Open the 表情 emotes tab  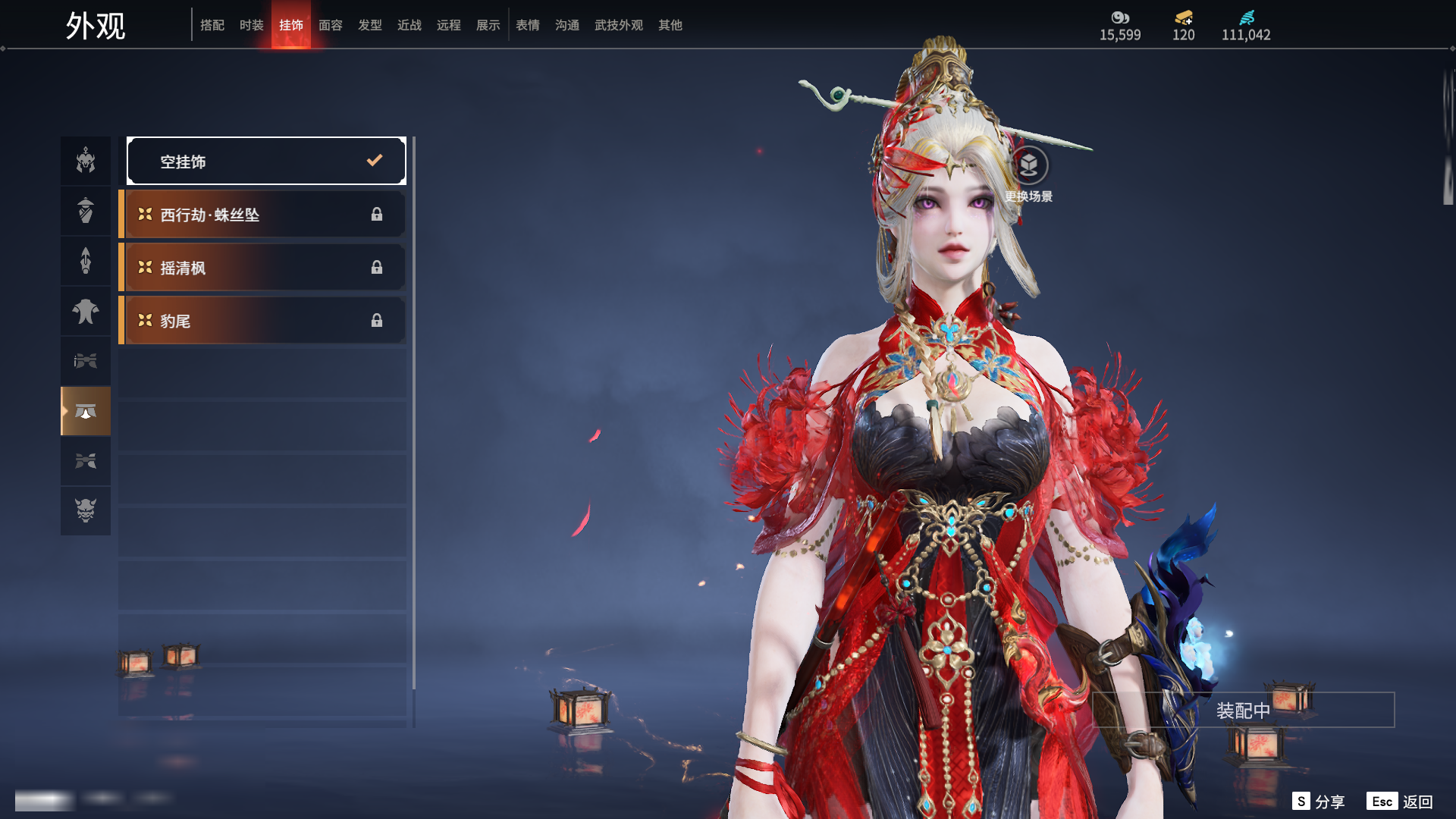[x=528, y=25]
